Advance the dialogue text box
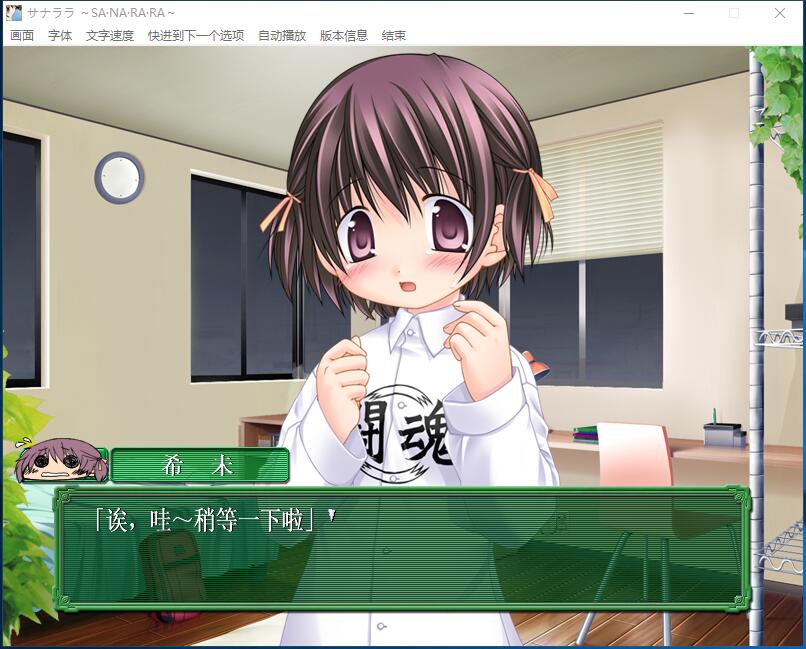This screenshot has width=806, height=649. coord(400,548)
